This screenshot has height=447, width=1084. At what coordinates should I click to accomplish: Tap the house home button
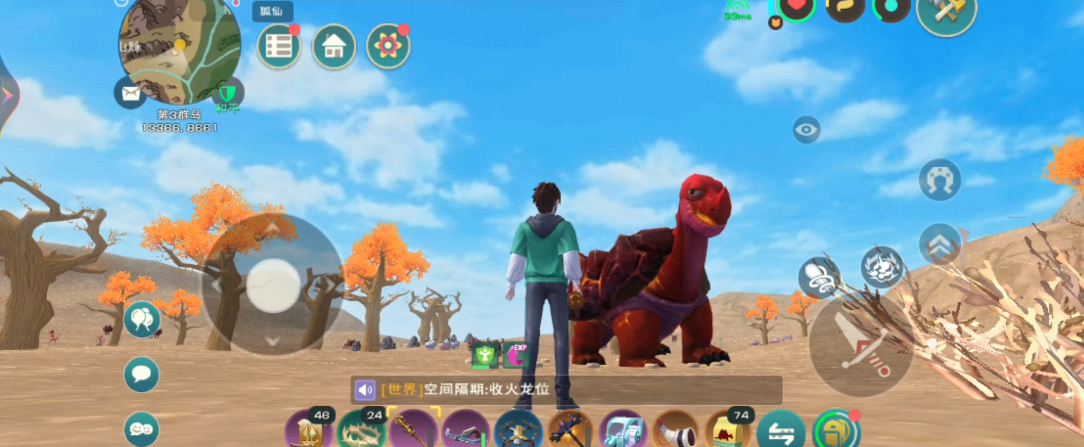pos(334,46)
